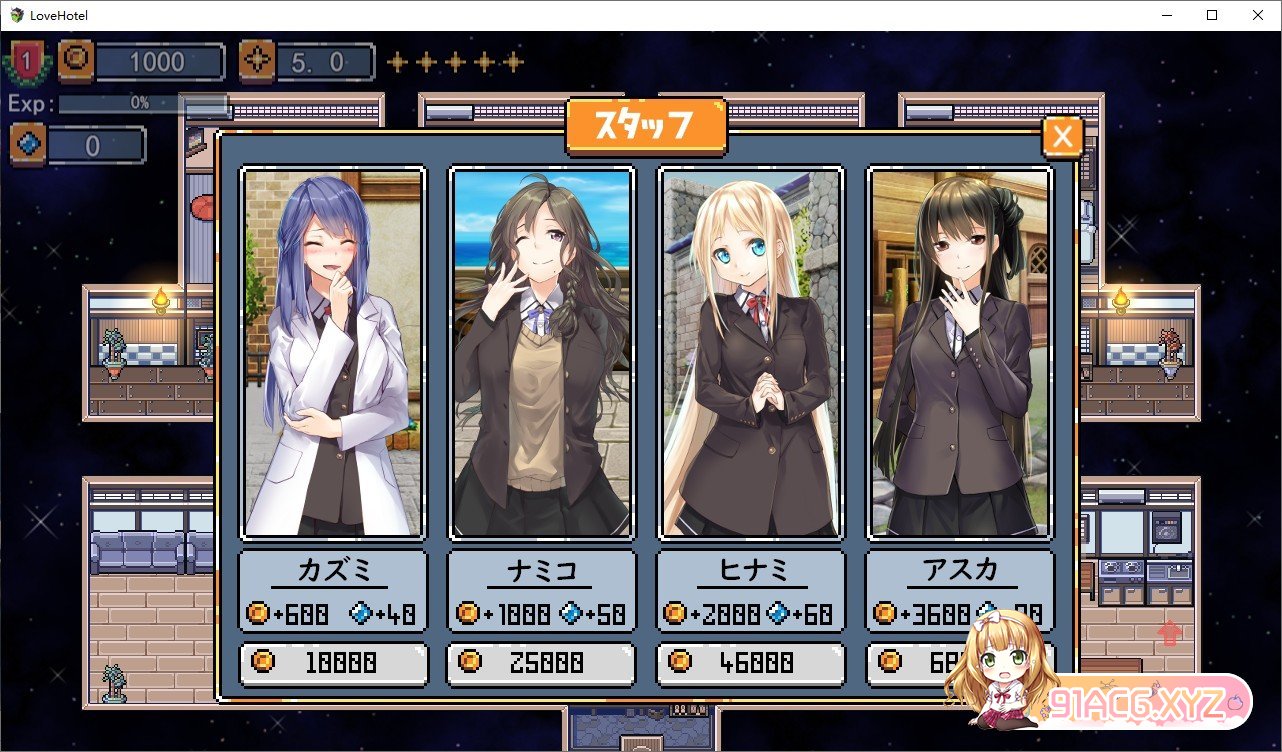Pick the ヒナミ staff portrait
The width and height of the screenshot is (1282, 752).
click(751, 353)
